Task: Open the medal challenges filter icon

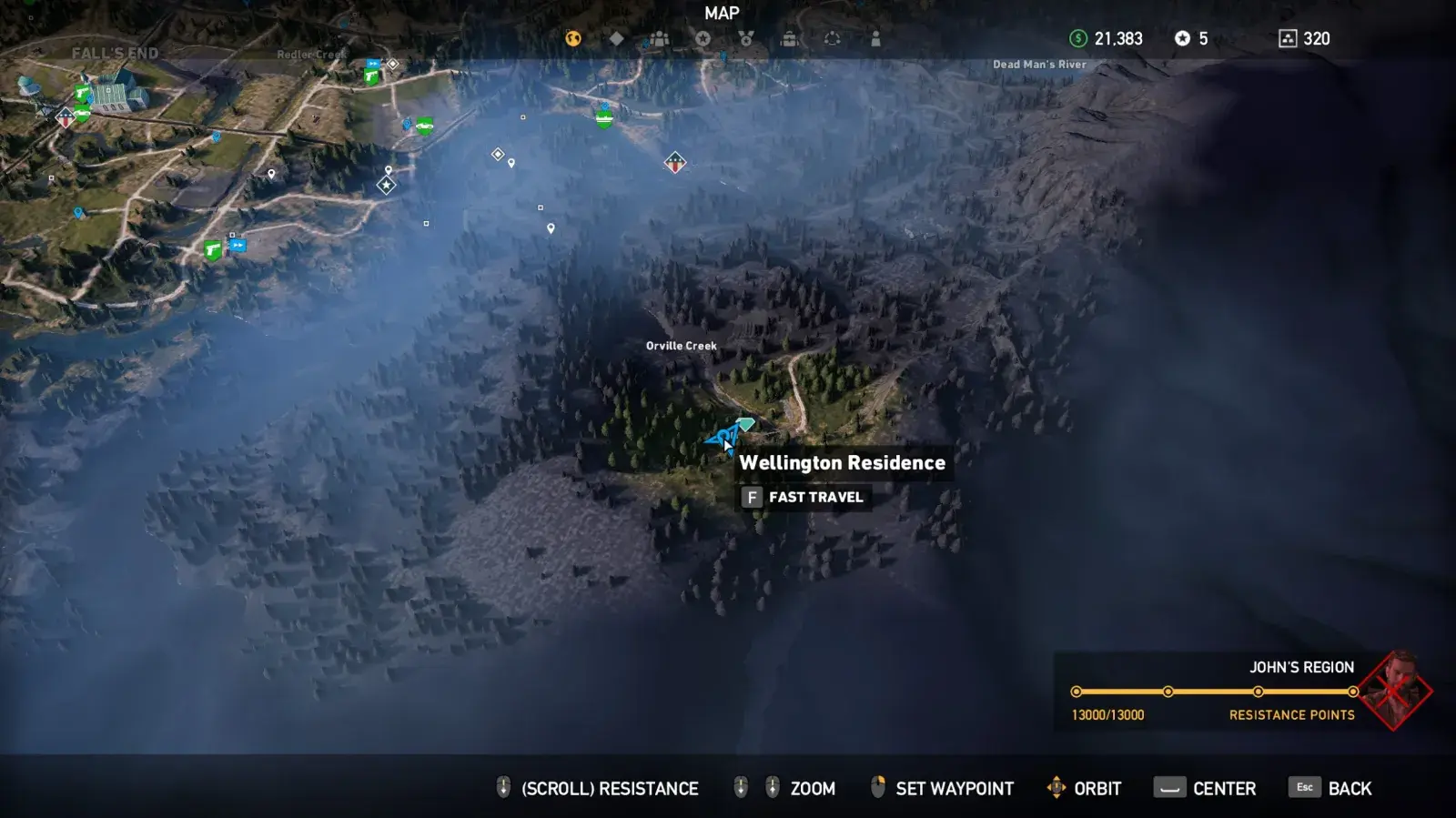Action: (746, 38)
